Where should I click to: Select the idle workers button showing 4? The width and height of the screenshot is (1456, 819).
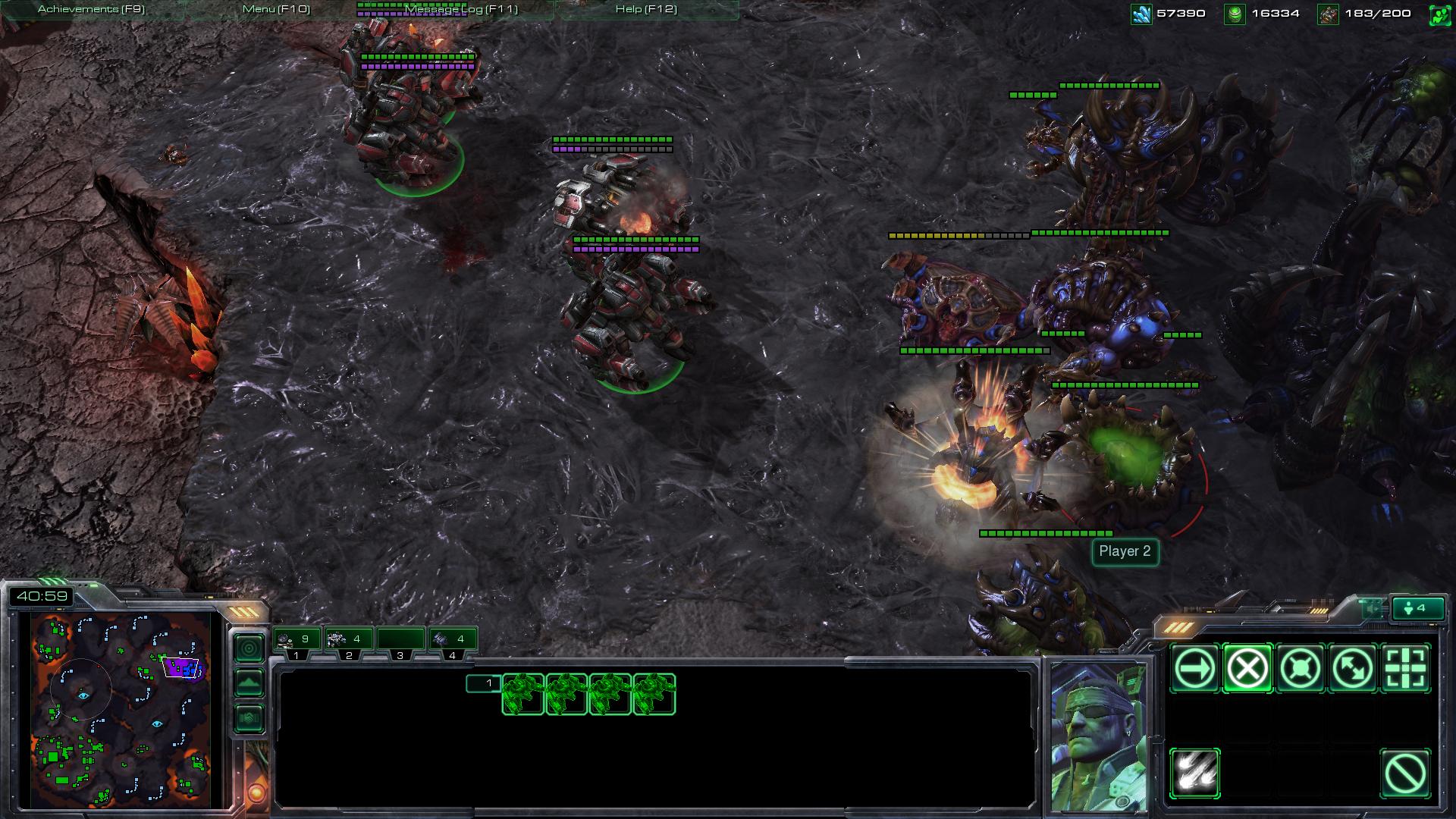[1416, 608]
